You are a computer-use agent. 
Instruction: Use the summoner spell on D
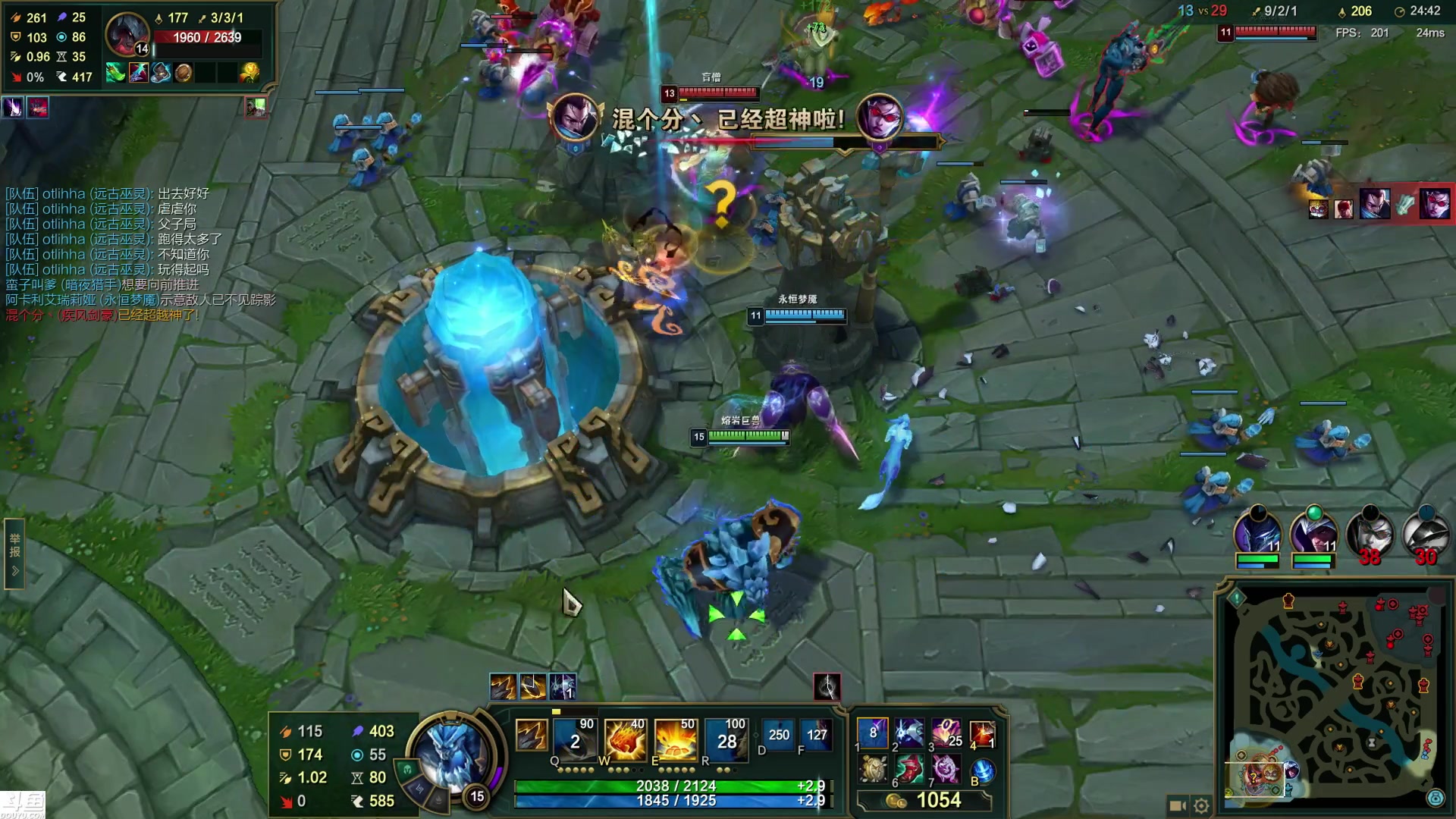pos(778,735)
